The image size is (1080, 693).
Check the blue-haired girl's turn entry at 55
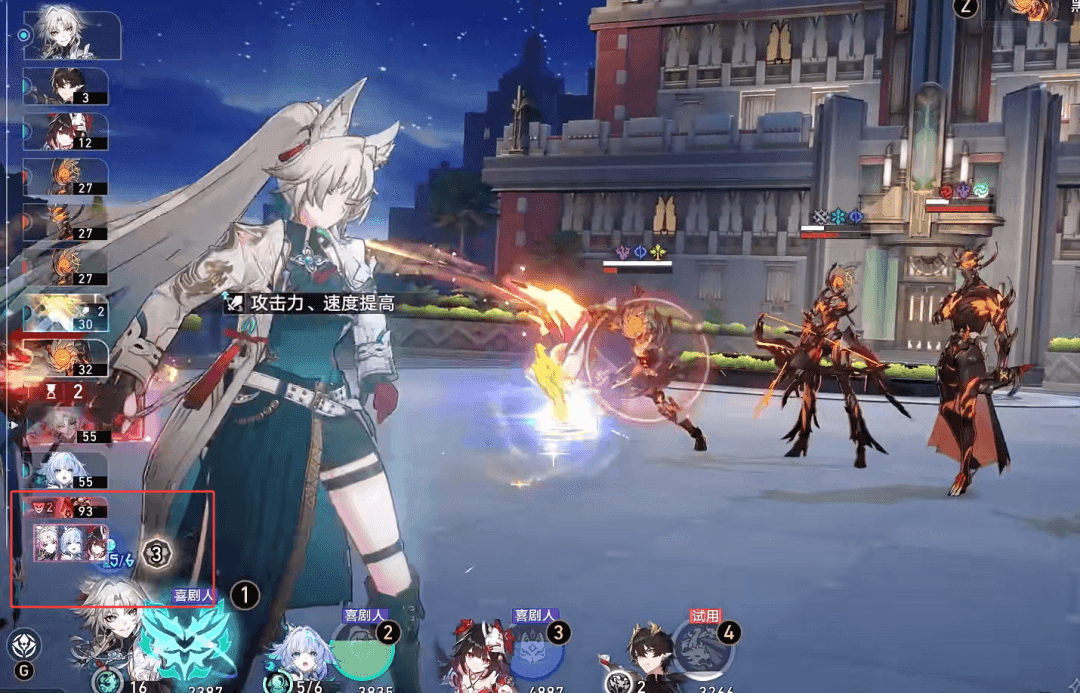click(70, 468)
